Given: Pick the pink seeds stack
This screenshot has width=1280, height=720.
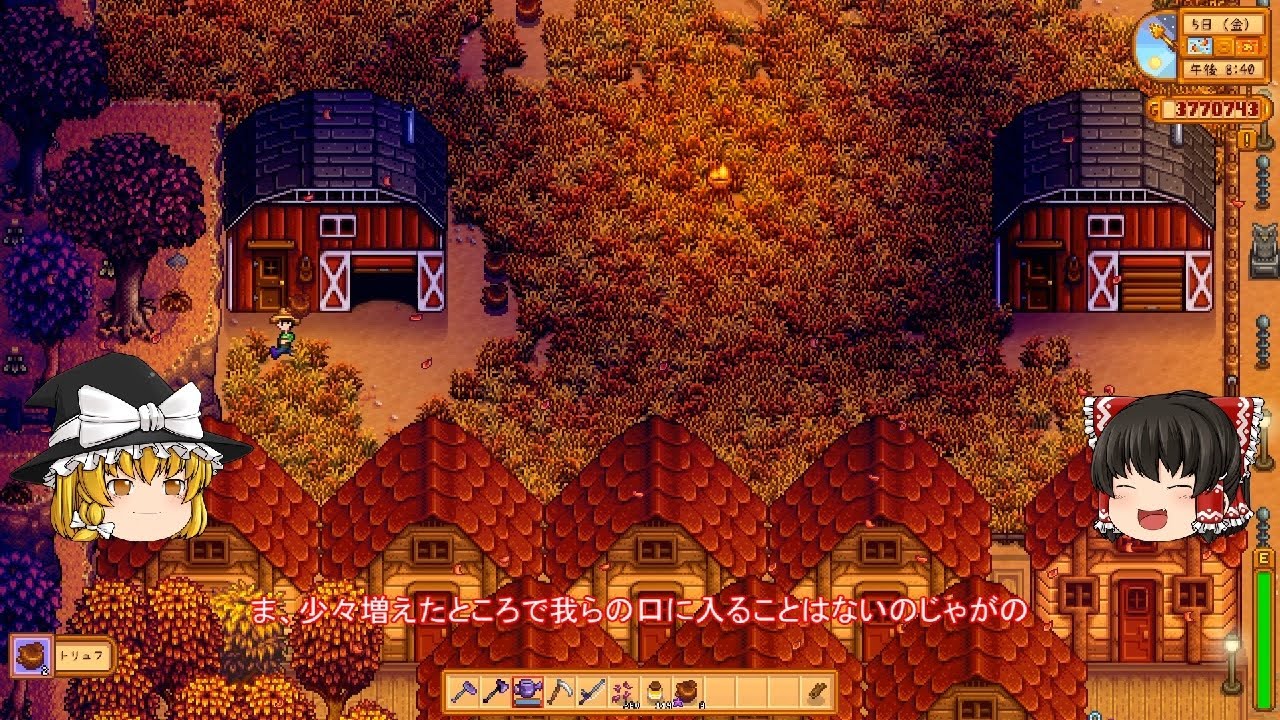Looking at the screenshot, I should (x=623, y=692).
